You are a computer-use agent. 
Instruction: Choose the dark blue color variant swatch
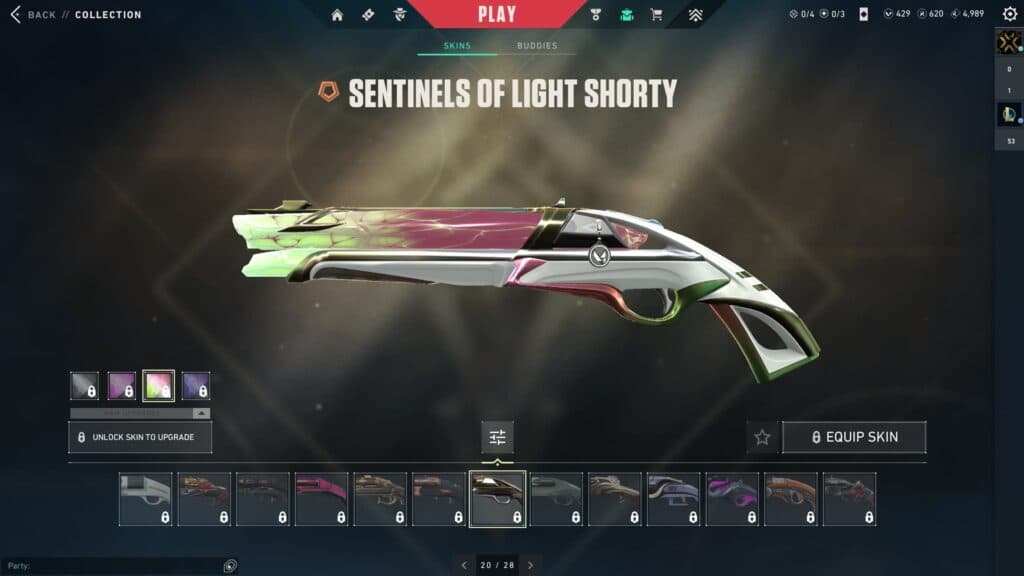point(196,385)
